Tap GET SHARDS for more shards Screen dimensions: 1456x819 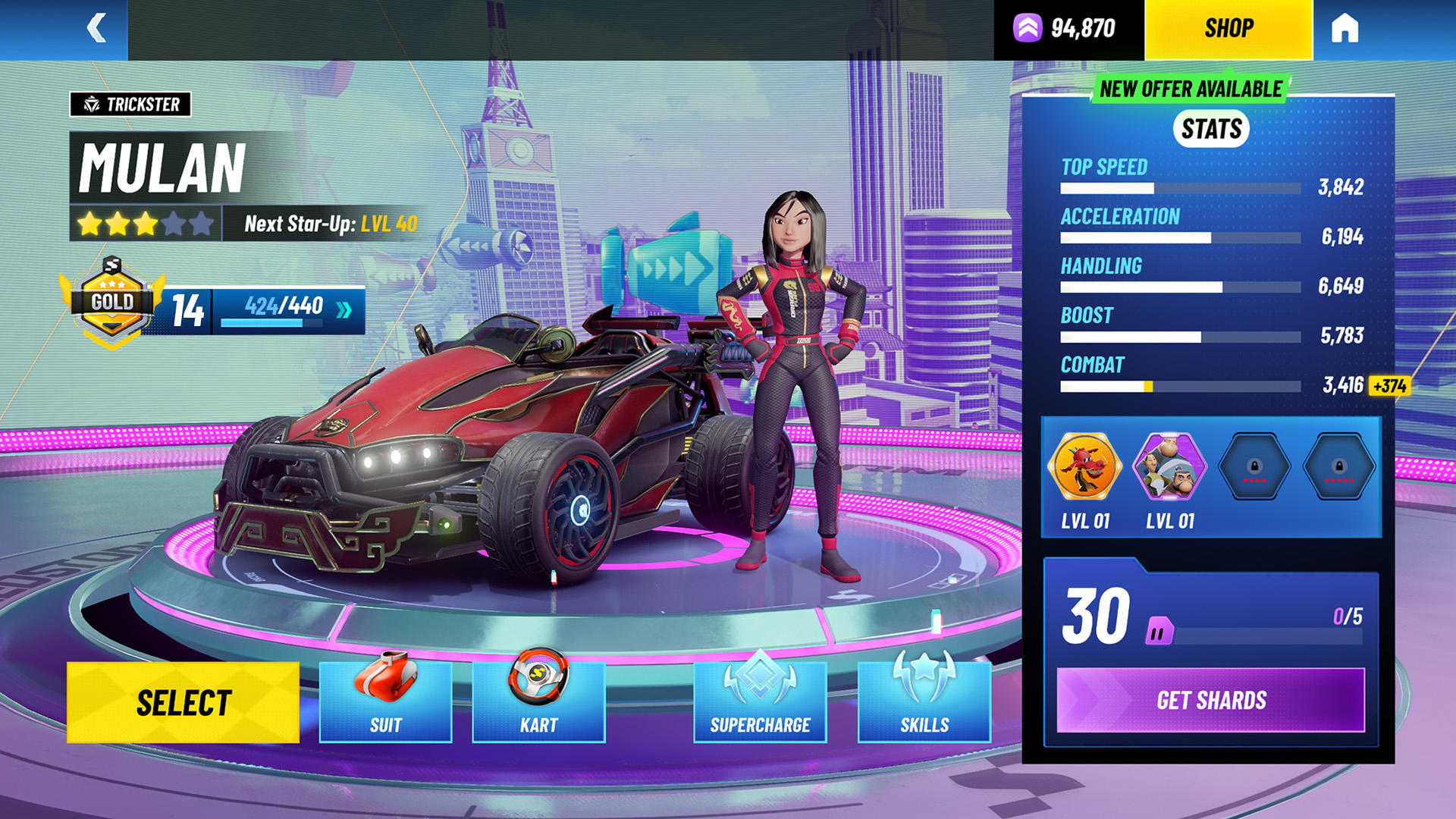1211,700
